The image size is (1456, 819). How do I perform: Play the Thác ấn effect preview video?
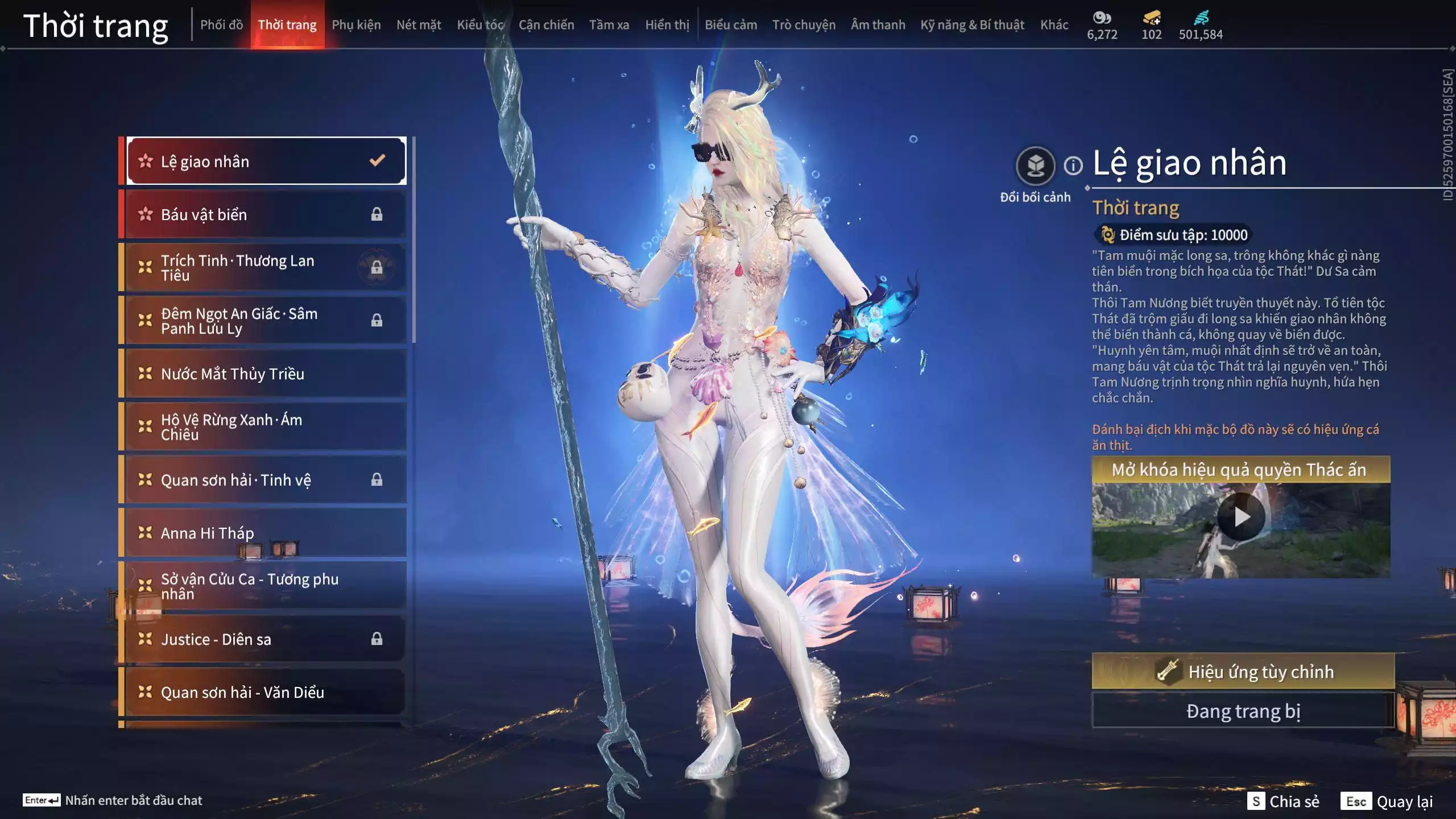1241,517
